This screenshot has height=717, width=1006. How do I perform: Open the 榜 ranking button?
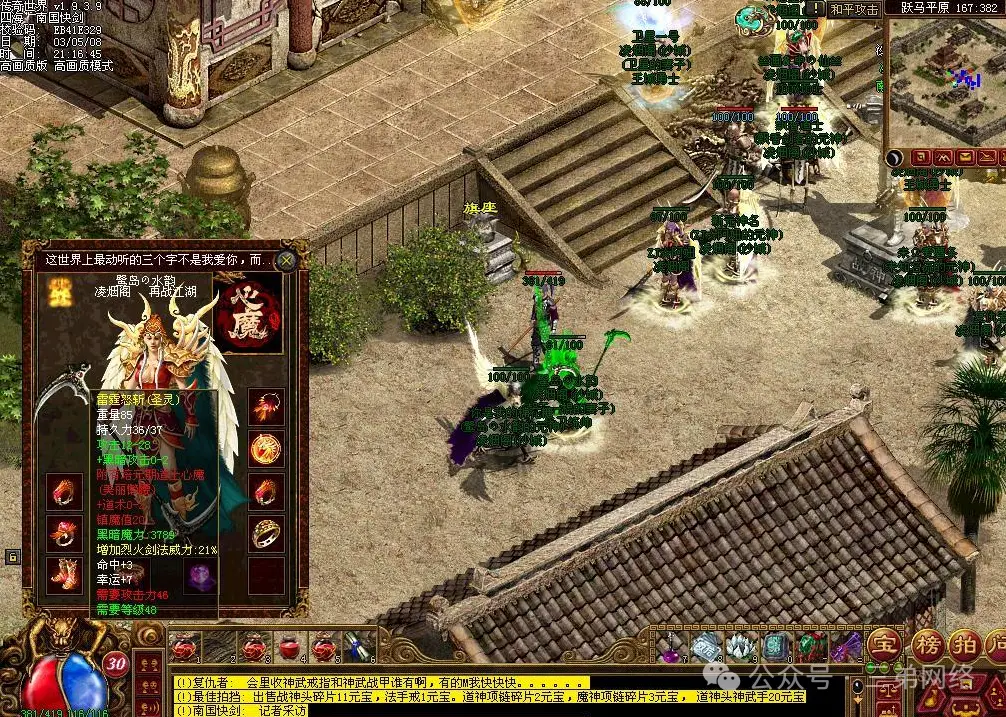pos(927,644)
